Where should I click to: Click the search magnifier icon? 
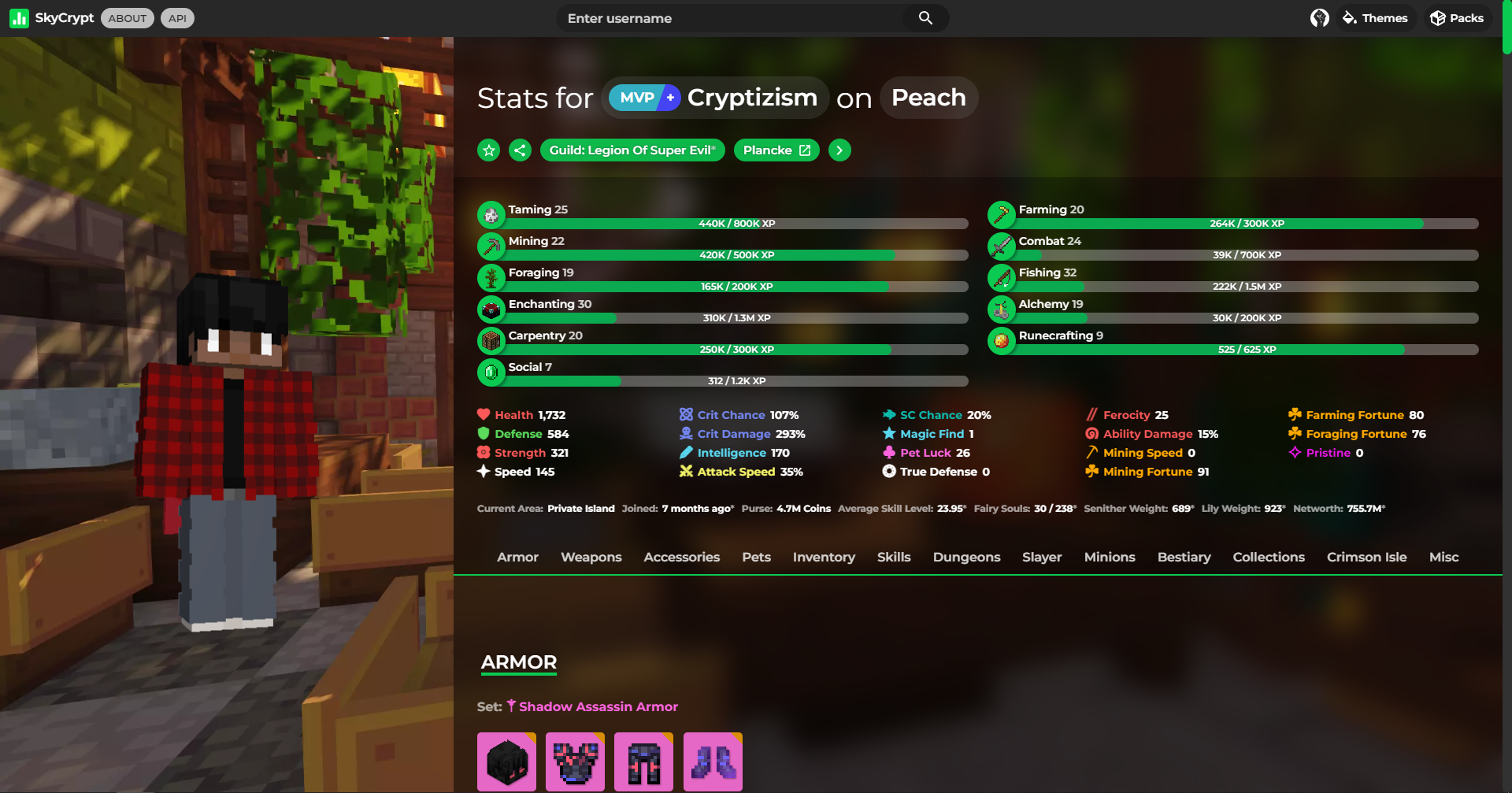click(x=925, y=17)
